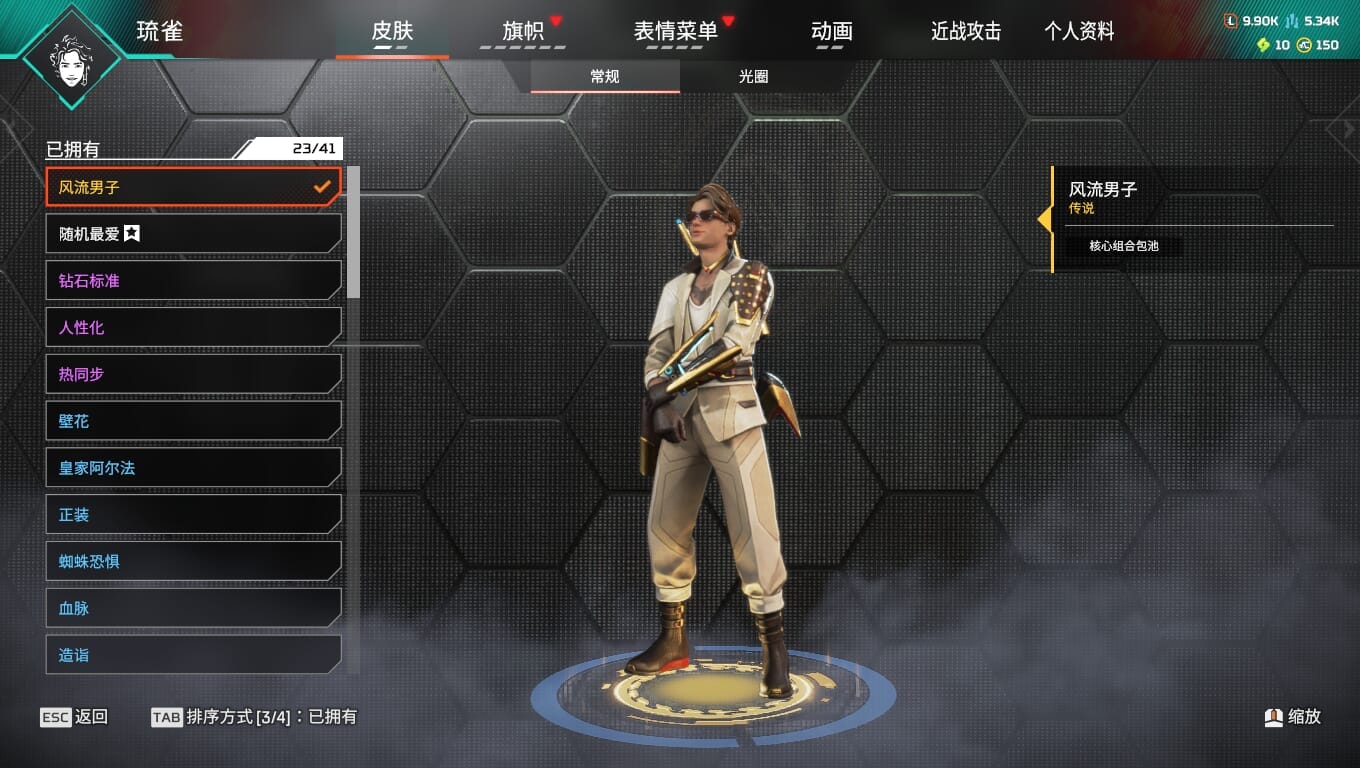Switch to the 光圈 aura sub-tab

754,77
